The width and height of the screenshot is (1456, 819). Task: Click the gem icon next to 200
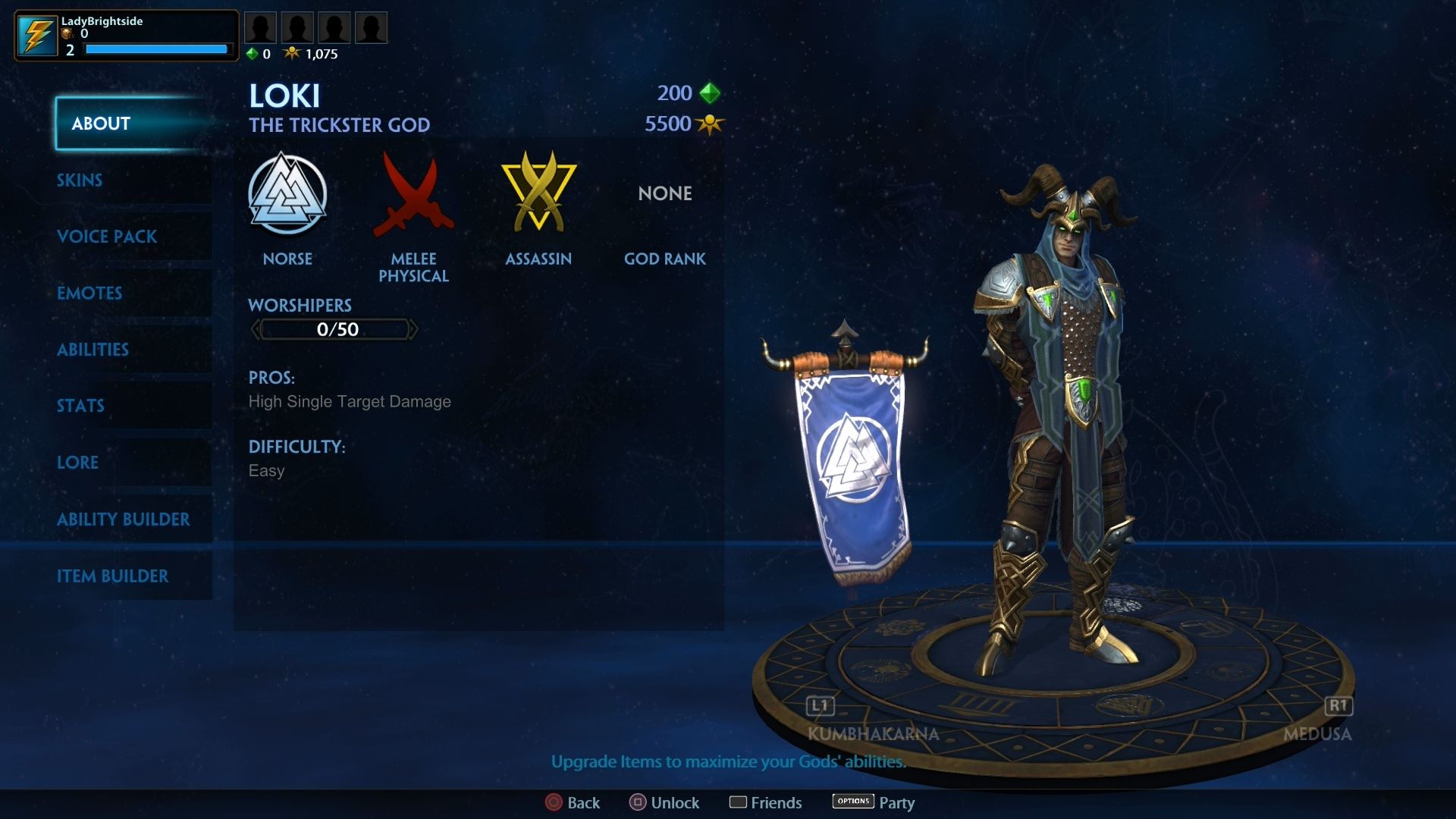coord(710,93)
